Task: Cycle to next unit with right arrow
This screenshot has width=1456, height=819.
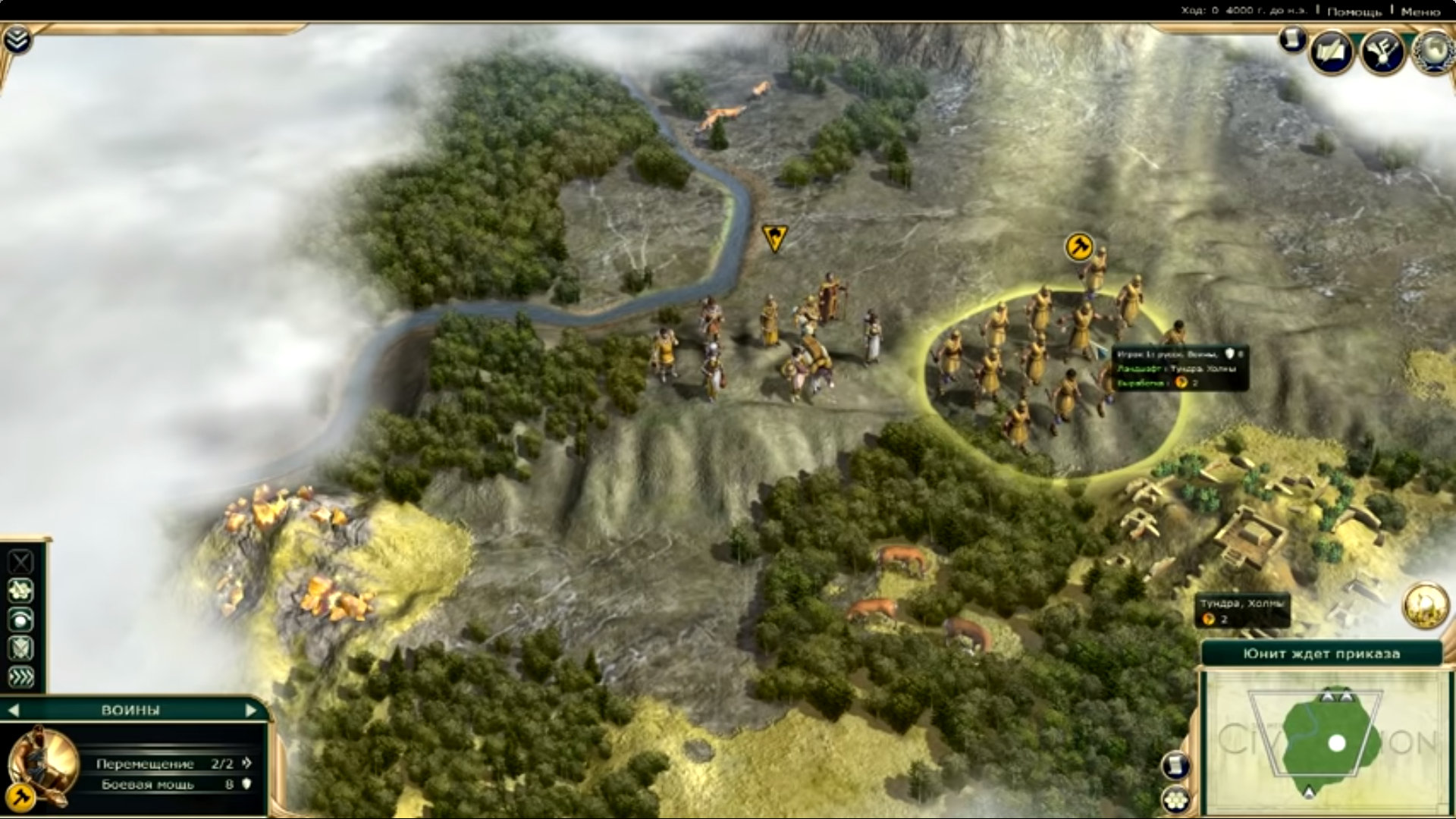Action: pyautogui.click(x=251, y=711)
